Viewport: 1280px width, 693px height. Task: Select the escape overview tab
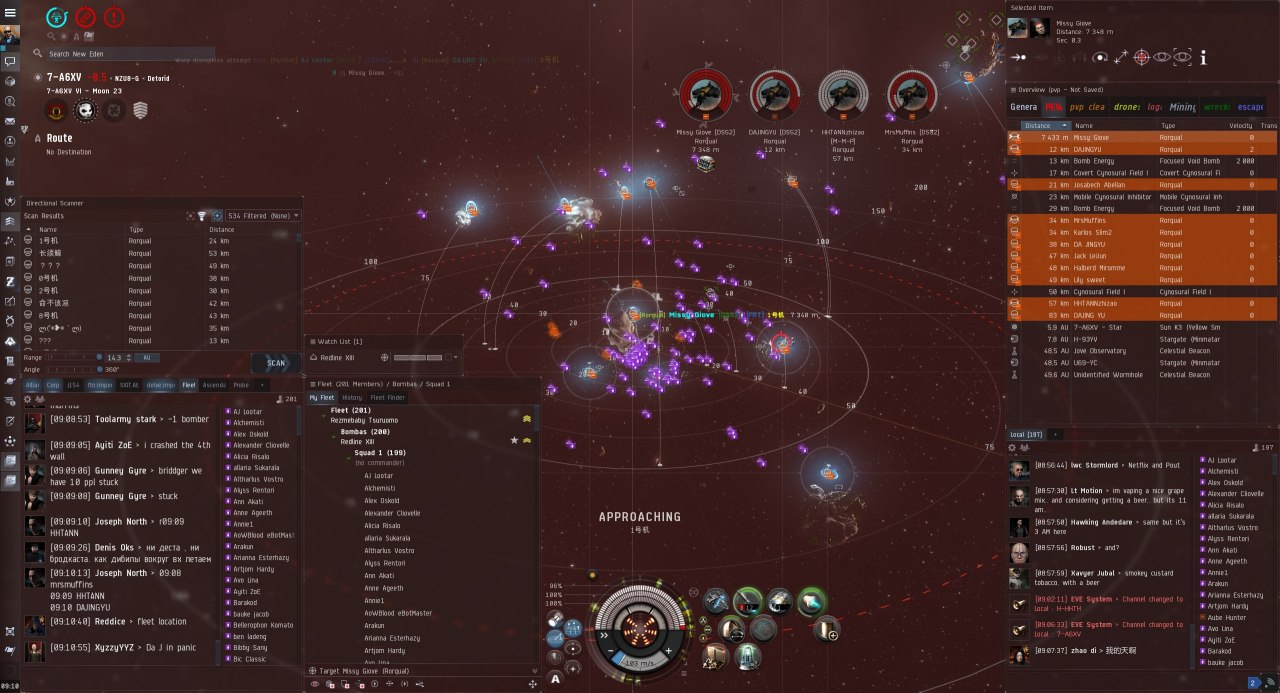click(1250, 107)
